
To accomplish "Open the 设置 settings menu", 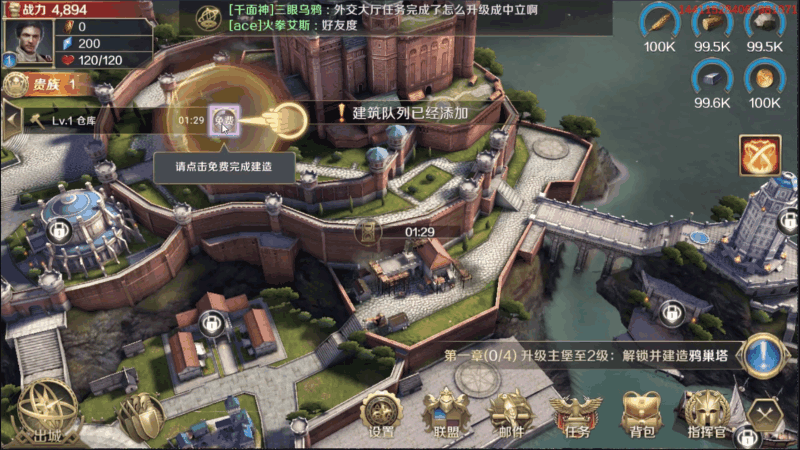I will (x=381, y=414).
